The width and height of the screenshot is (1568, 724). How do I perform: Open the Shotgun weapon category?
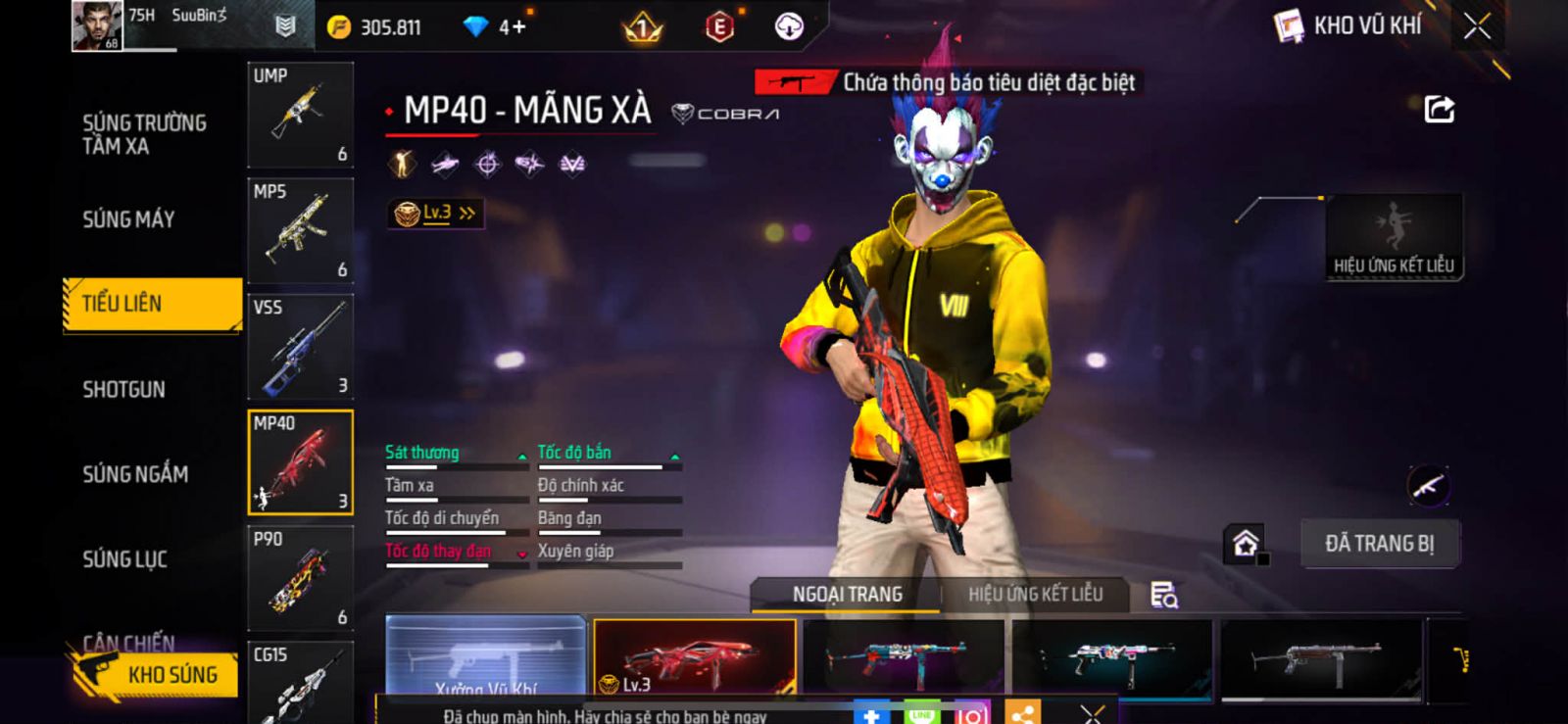click(123, 389)
